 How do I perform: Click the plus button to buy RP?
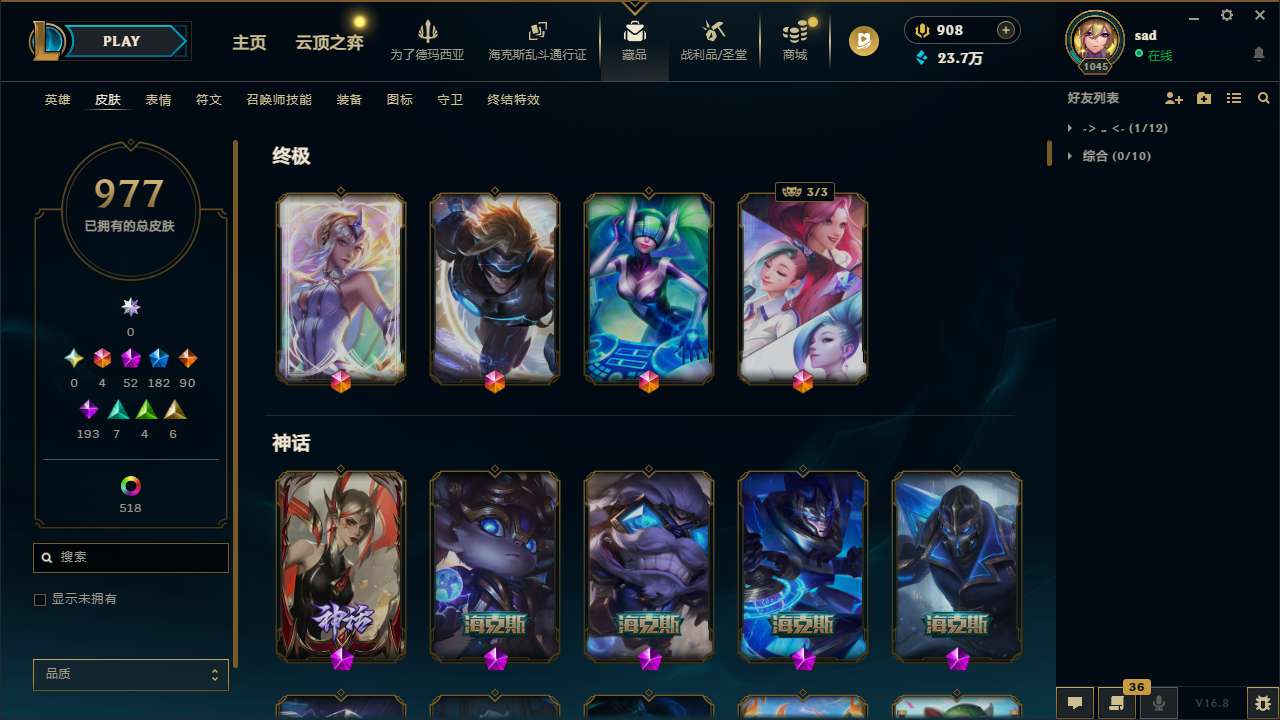pyautogui.click(x=1007, y=29)
